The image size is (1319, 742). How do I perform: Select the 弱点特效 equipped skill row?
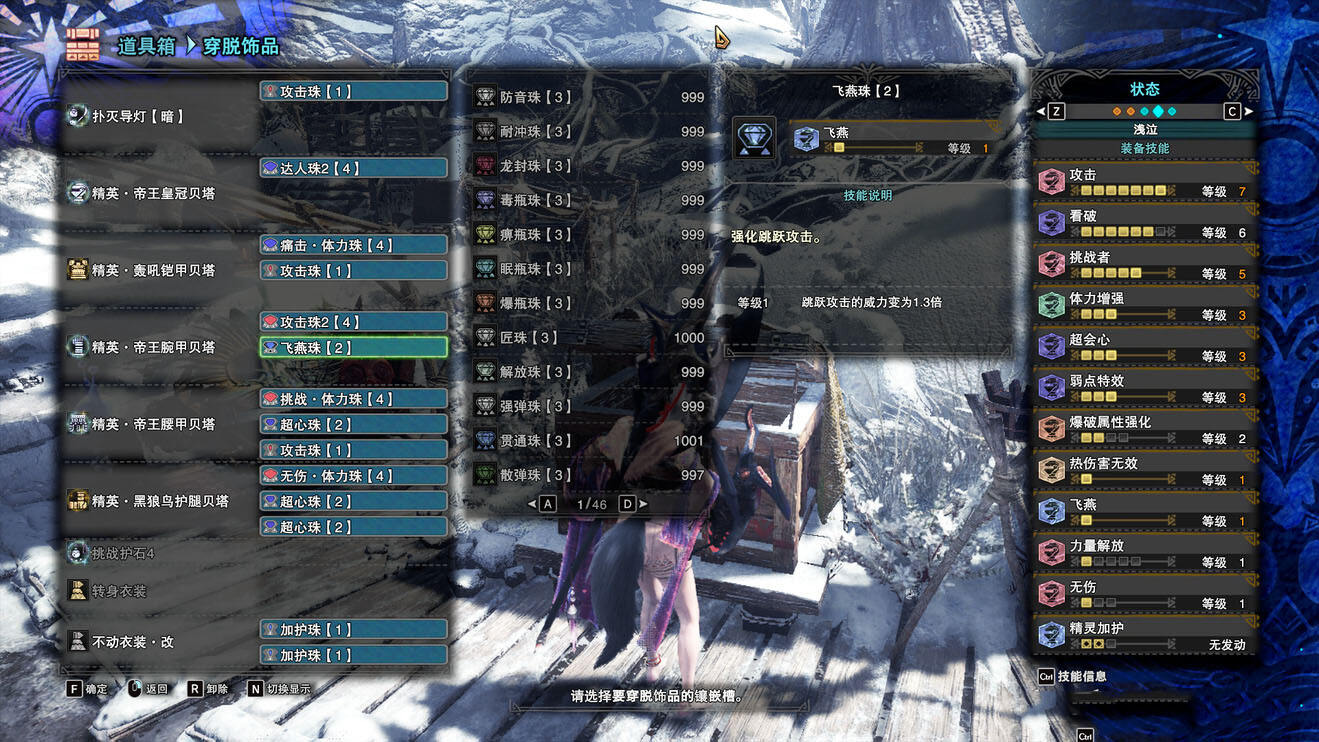(1145, 388)
